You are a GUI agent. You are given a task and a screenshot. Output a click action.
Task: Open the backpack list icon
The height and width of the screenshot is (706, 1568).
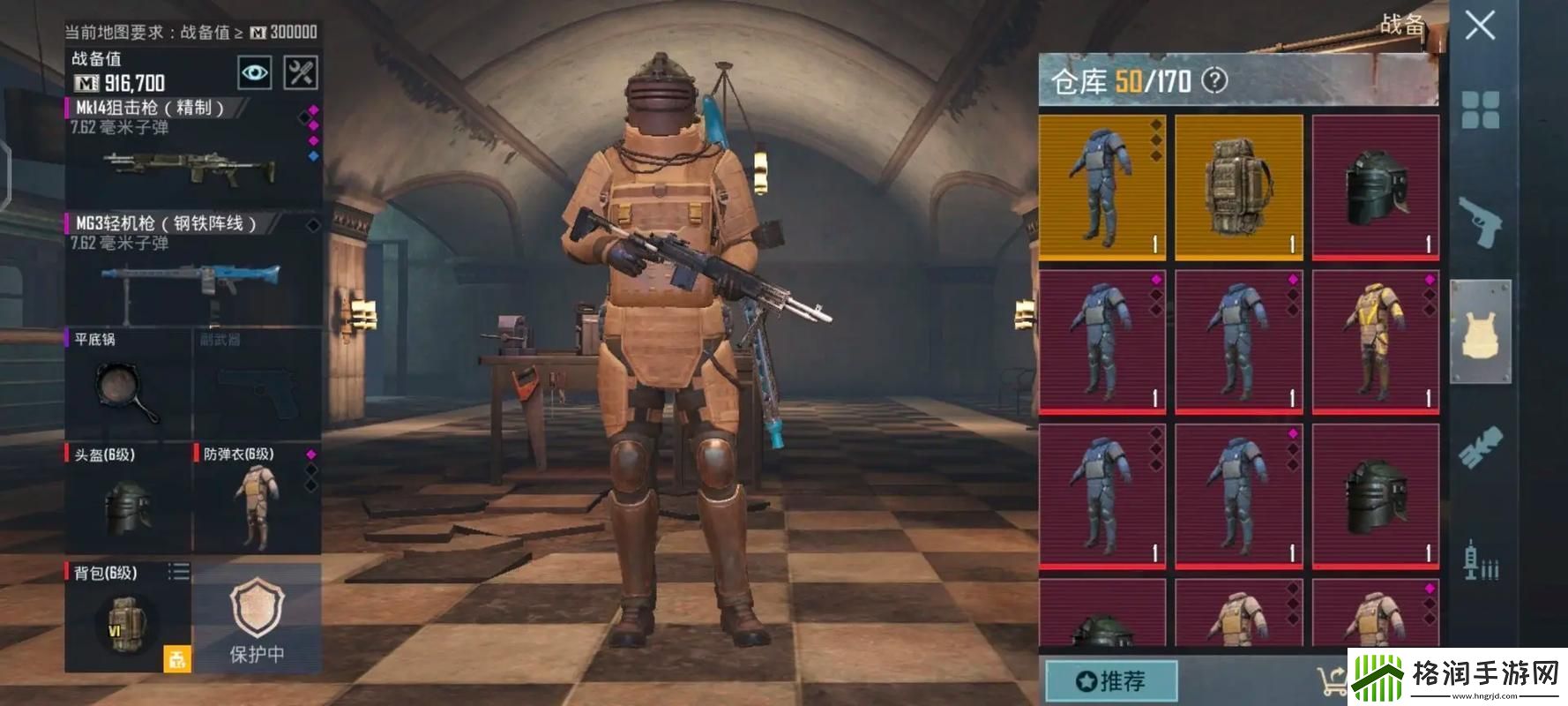tap(179, 573)
